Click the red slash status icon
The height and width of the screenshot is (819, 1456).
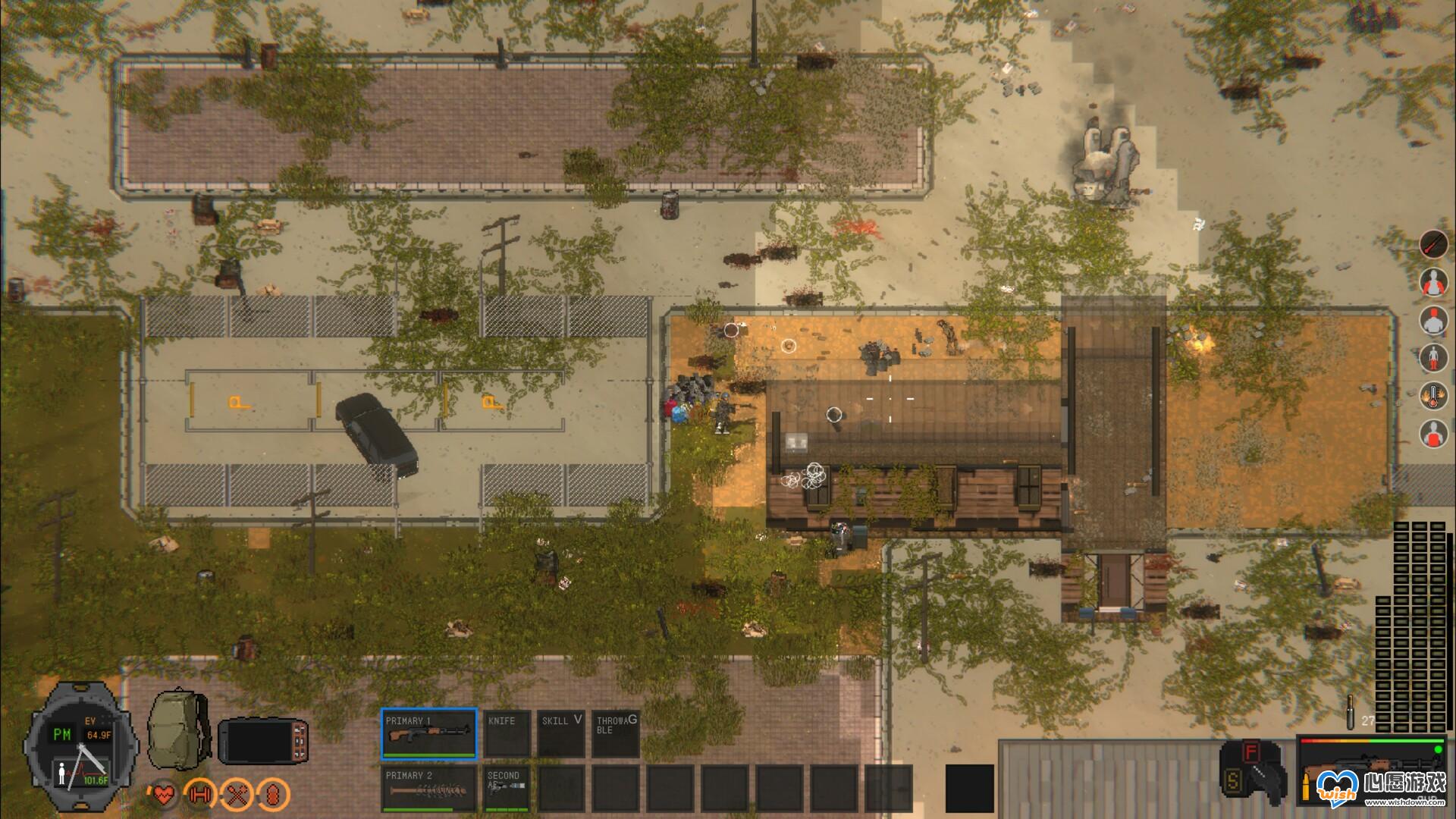pos(1434,244)
